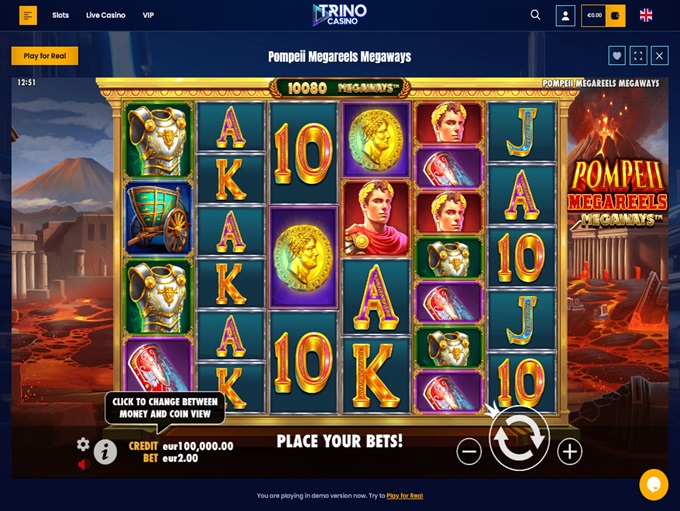Enter fullscreen mode for the game
This screenshot has width=680, height=511.
(638, 56)
